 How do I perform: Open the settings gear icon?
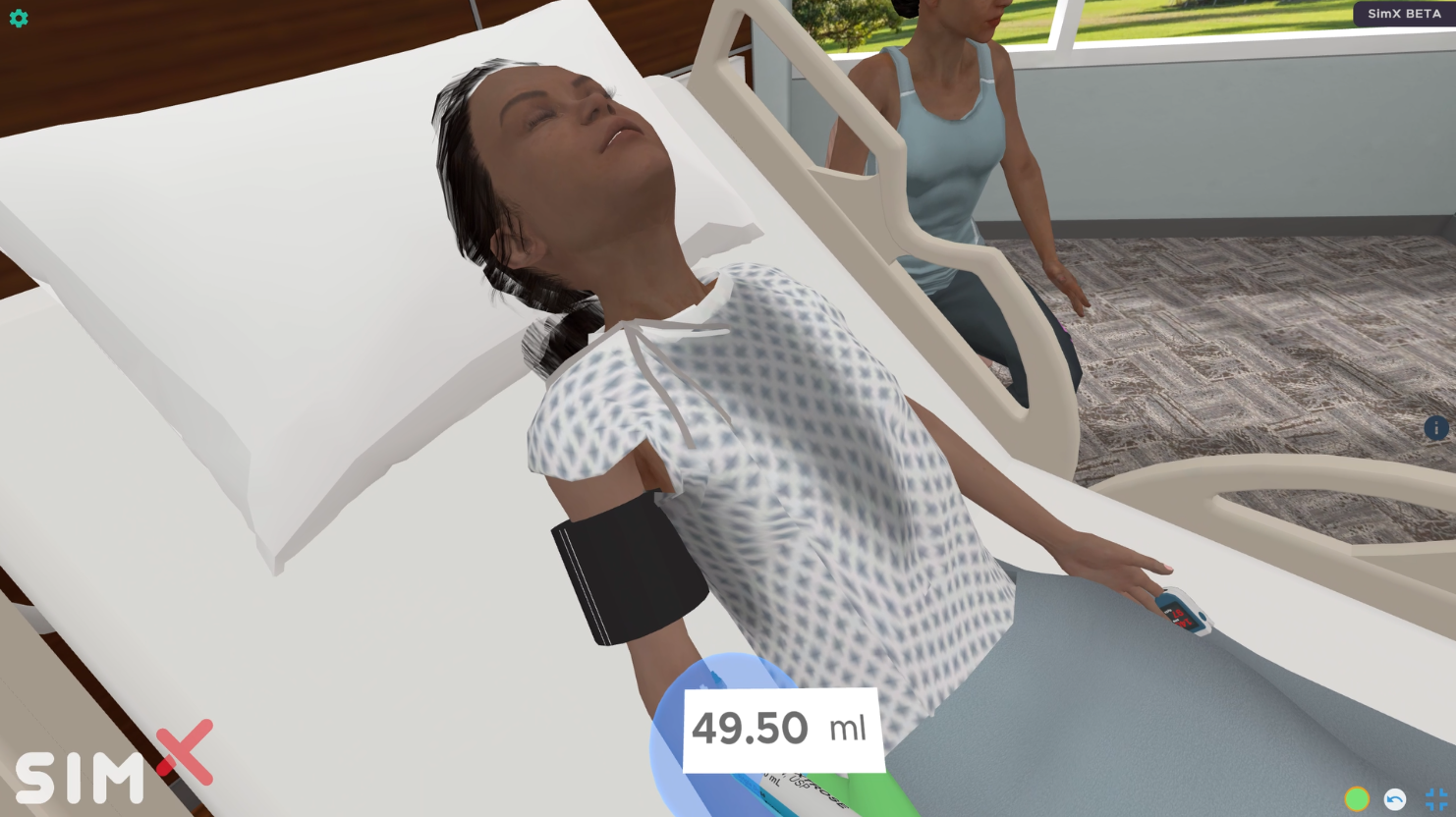19,18
